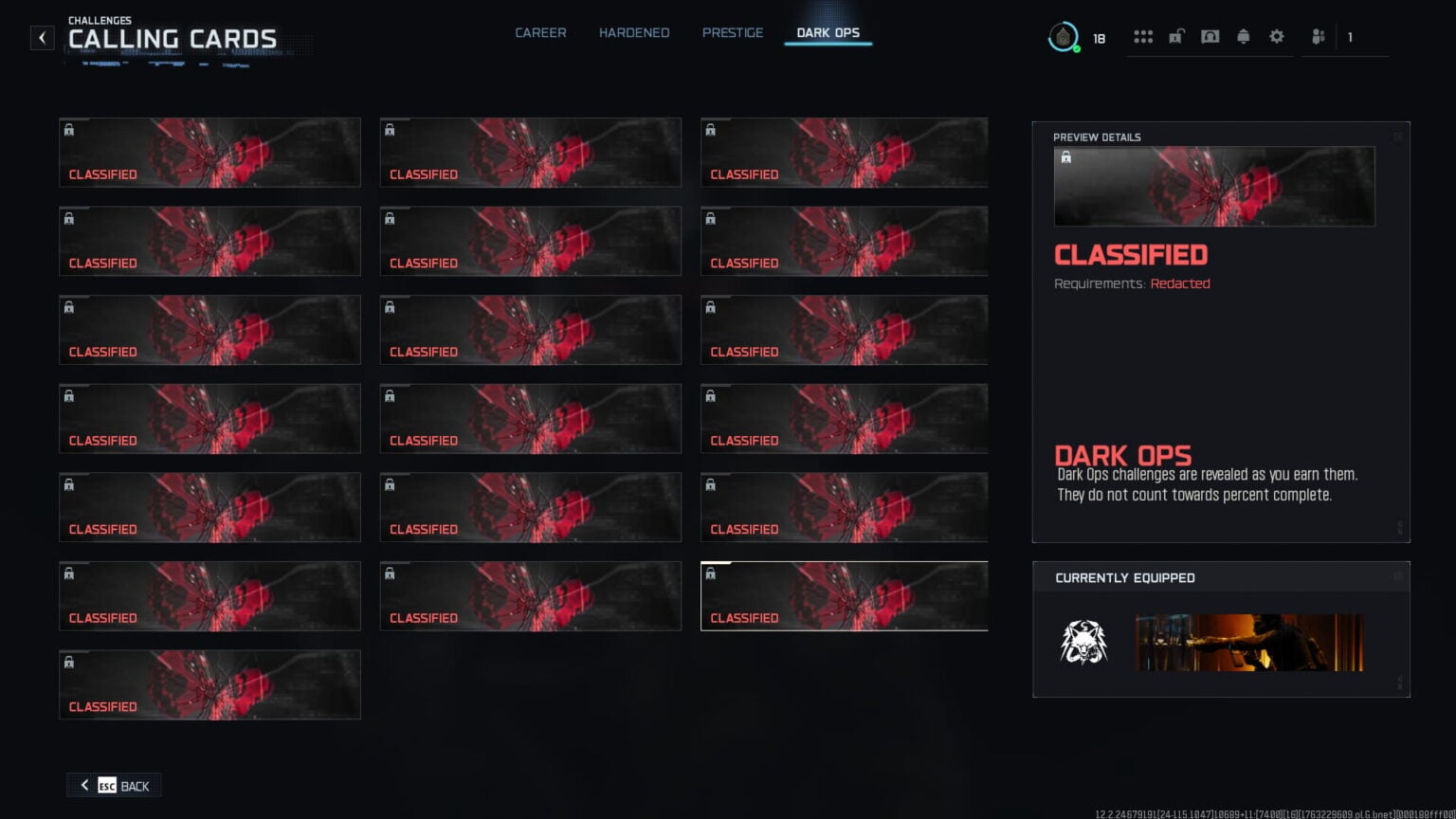Click the ESC Back button

pyautogui.click(x=113, y=785)
